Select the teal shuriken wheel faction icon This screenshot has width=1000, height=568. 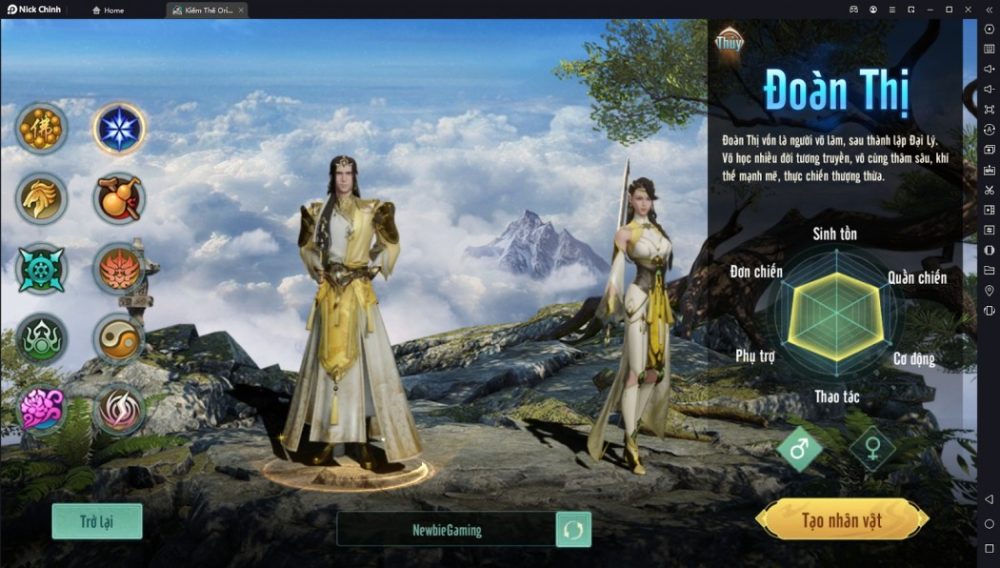click(x=42, y=269)
